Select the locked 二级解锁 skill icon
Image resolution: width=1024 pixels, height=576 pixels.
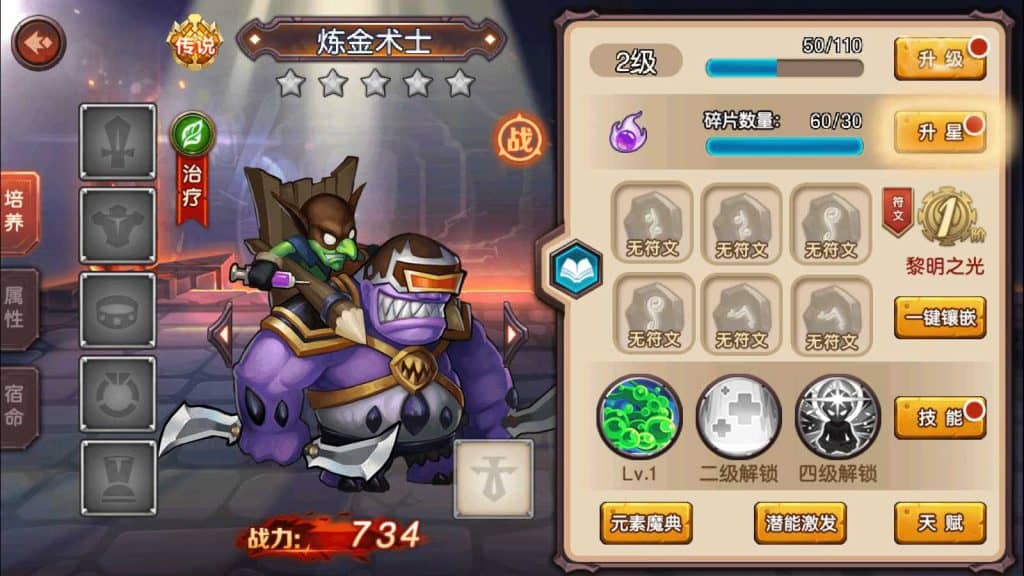tap(738, 416)
